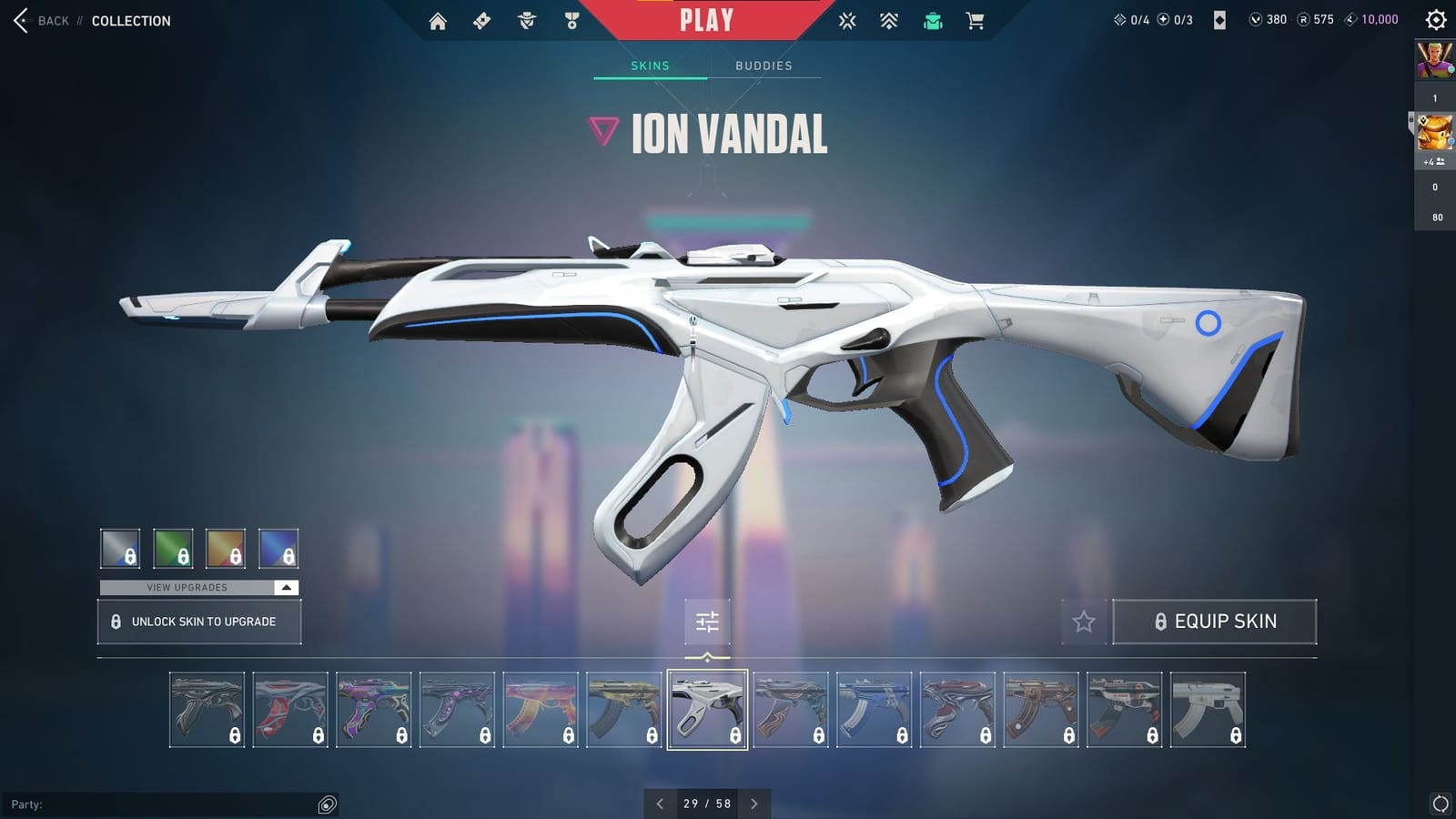Open the Career medal icon
Viewport: 1456px width, 819px height.
(x=571, y=19)
